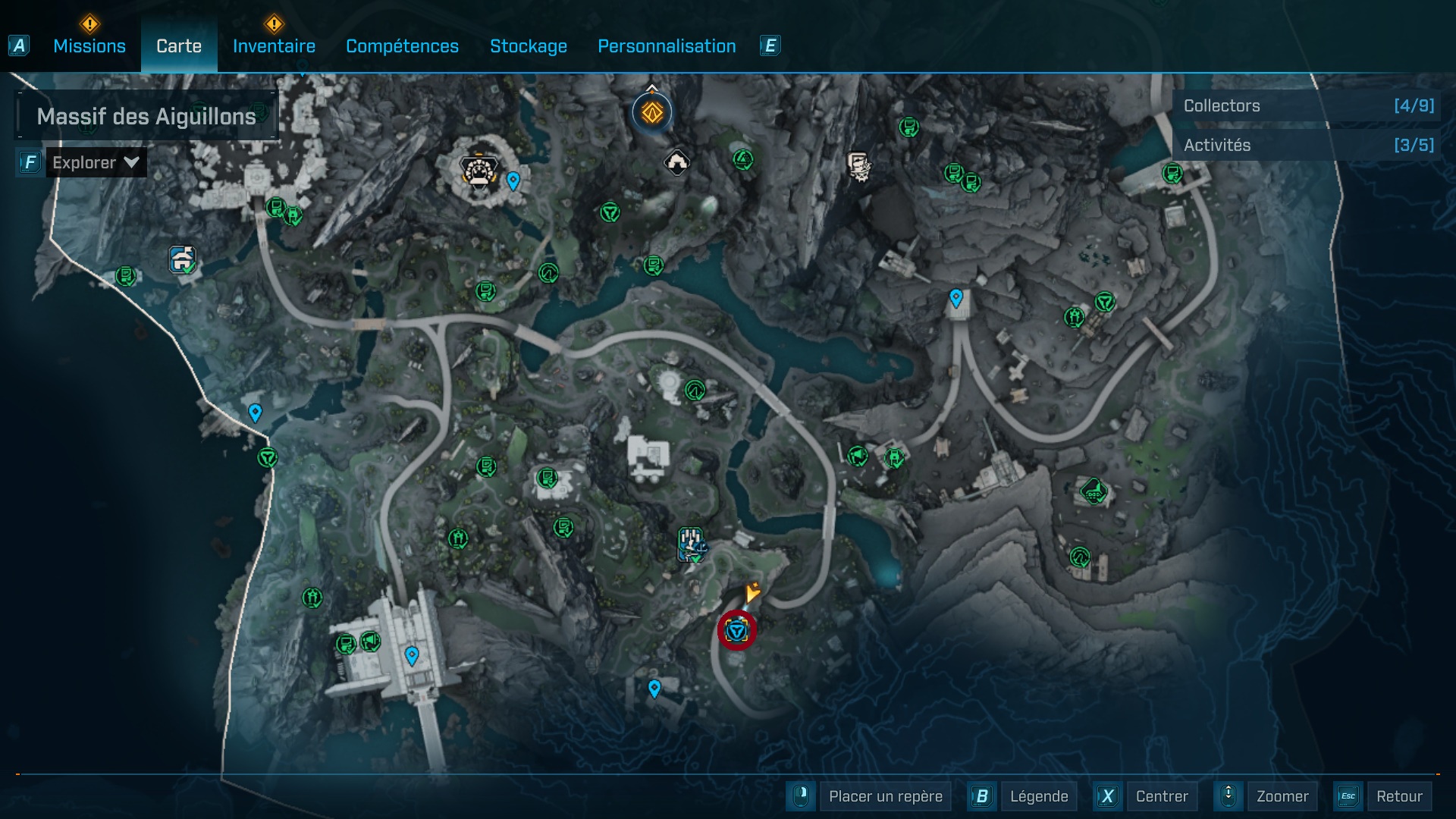The height and width of the screenshot is (819, 1456).
Task: Expand the Explorer filter dropdown
Action: click(96, 162)
